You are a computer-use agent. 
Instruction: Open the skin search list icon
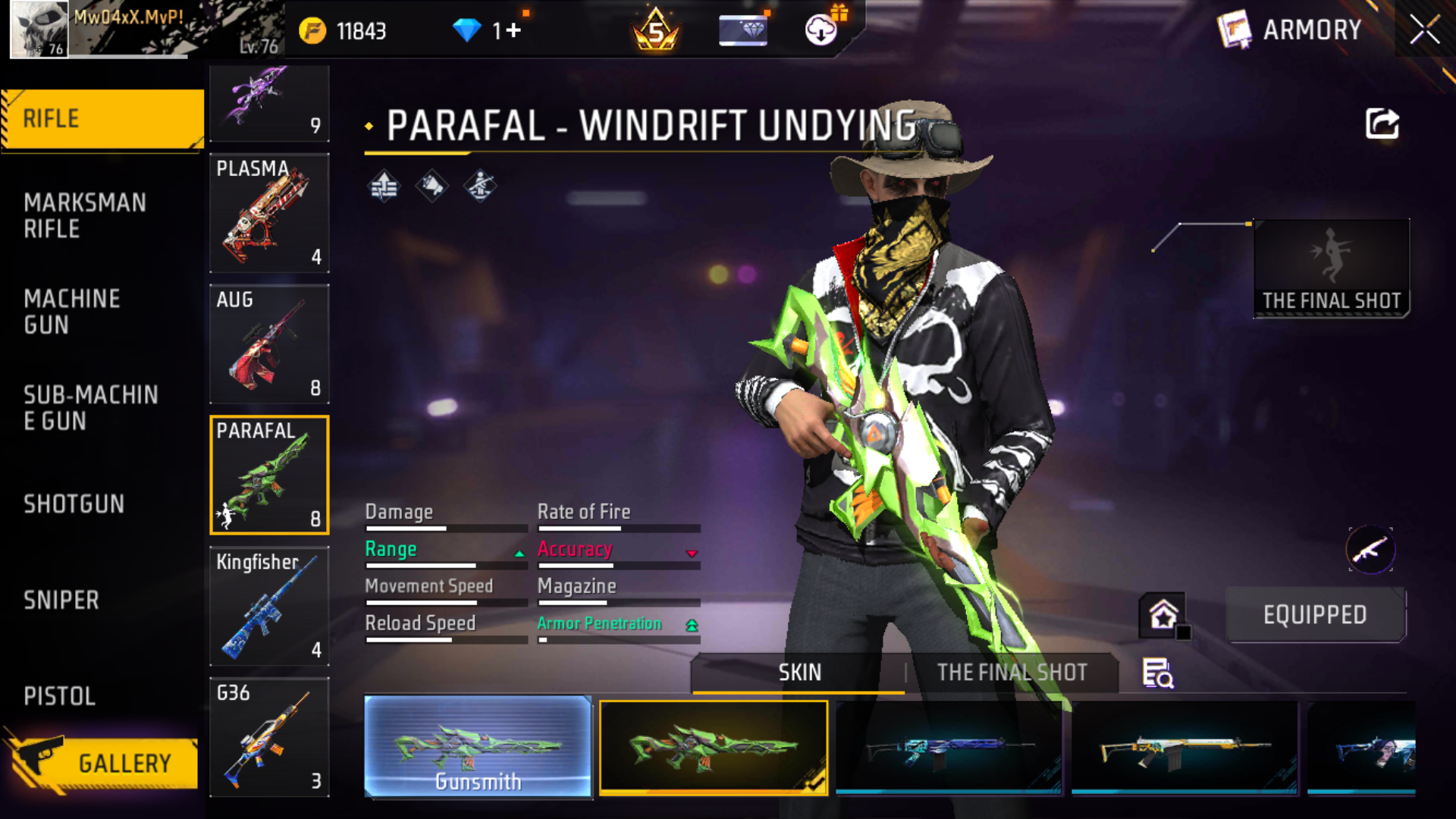click(1157, 673)
